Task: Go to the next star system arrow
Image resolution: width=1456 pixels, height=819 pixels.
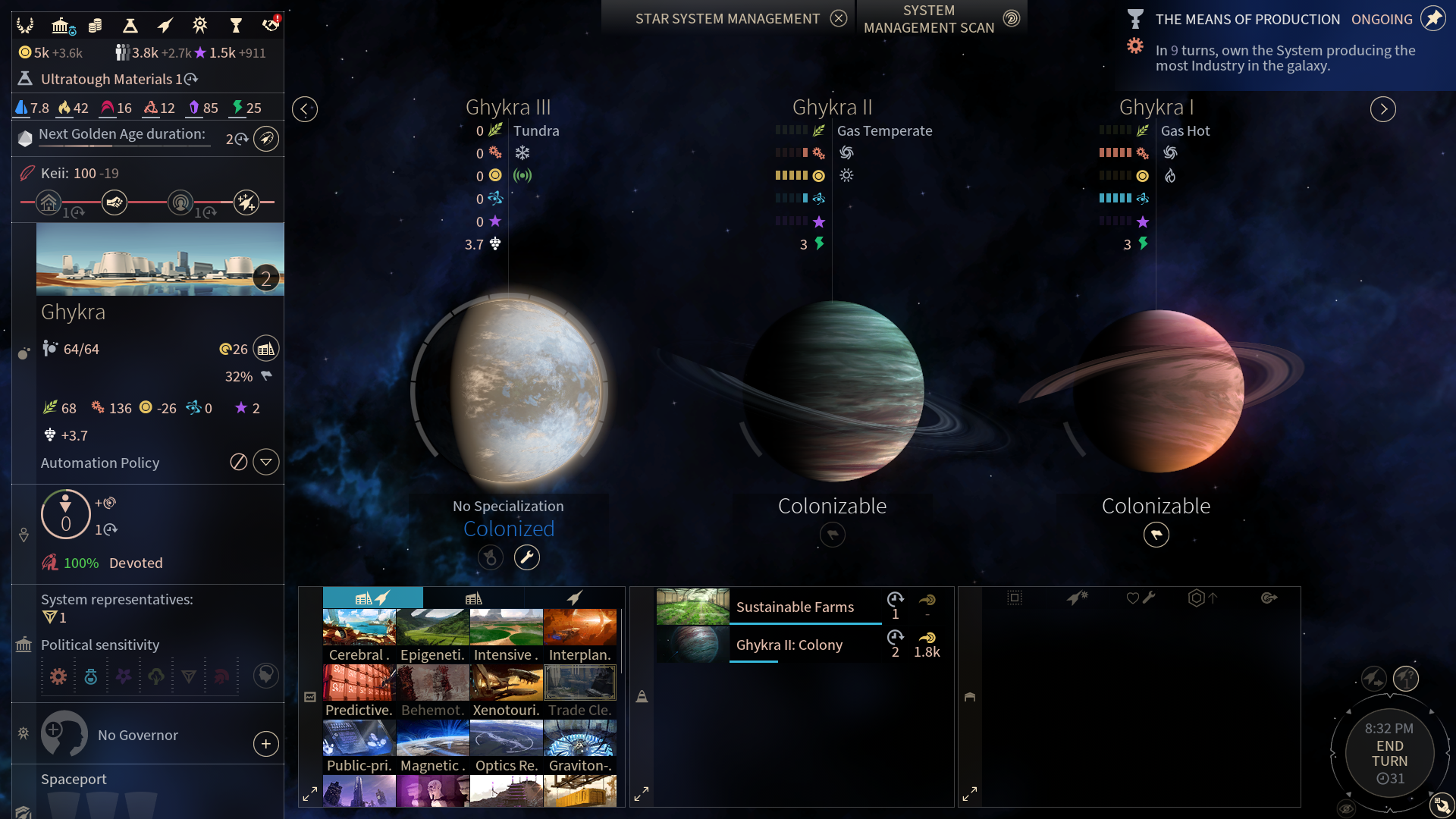Action: [1382, 109]
